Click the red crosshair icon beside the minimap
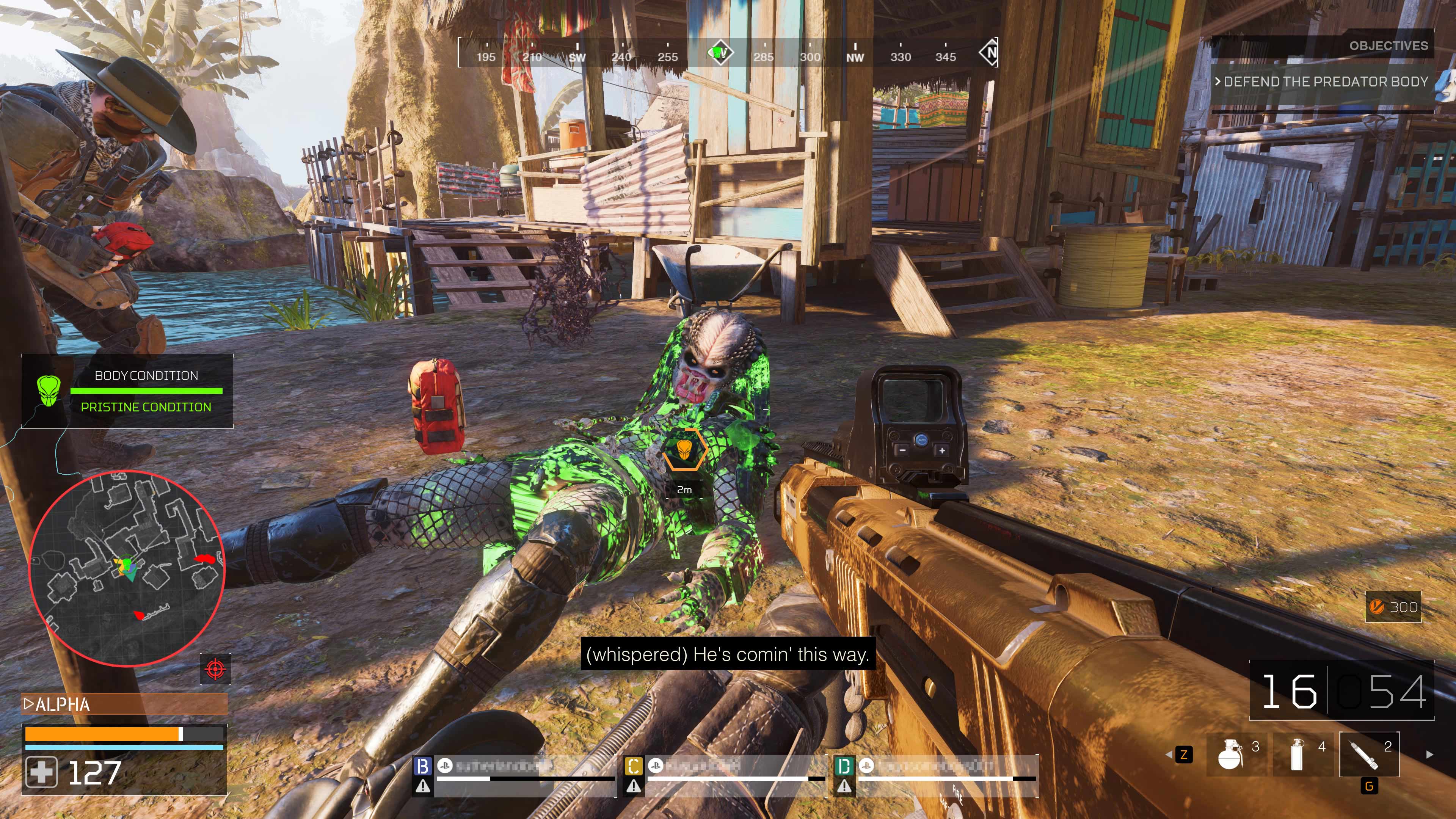1456x819 pixels. click(x=215, y=669)
